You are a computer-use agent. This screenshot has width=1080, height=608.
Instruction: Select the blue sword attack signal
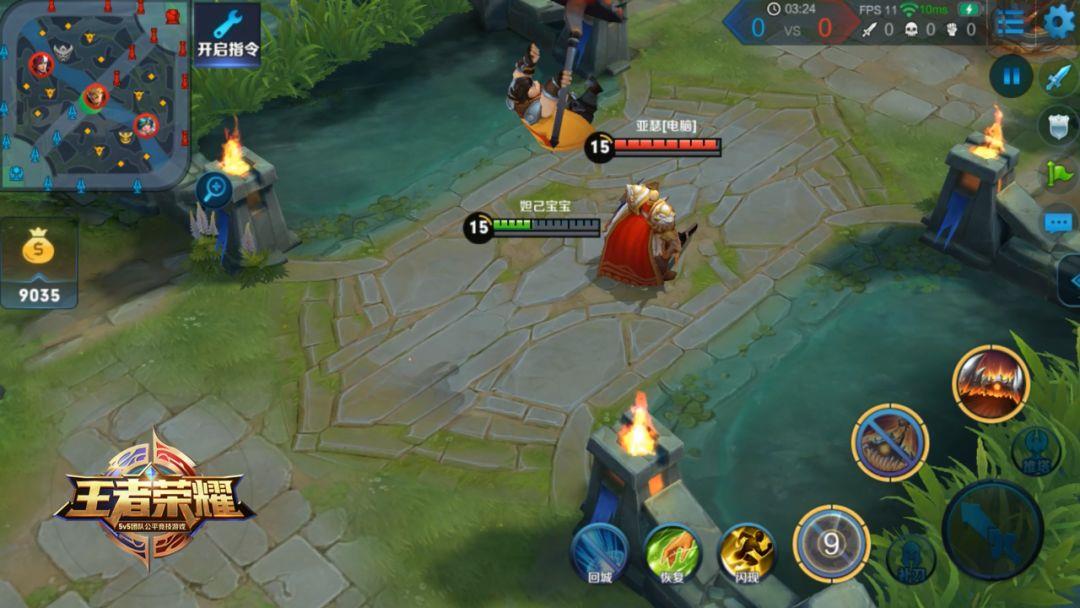pos(1058,77)
